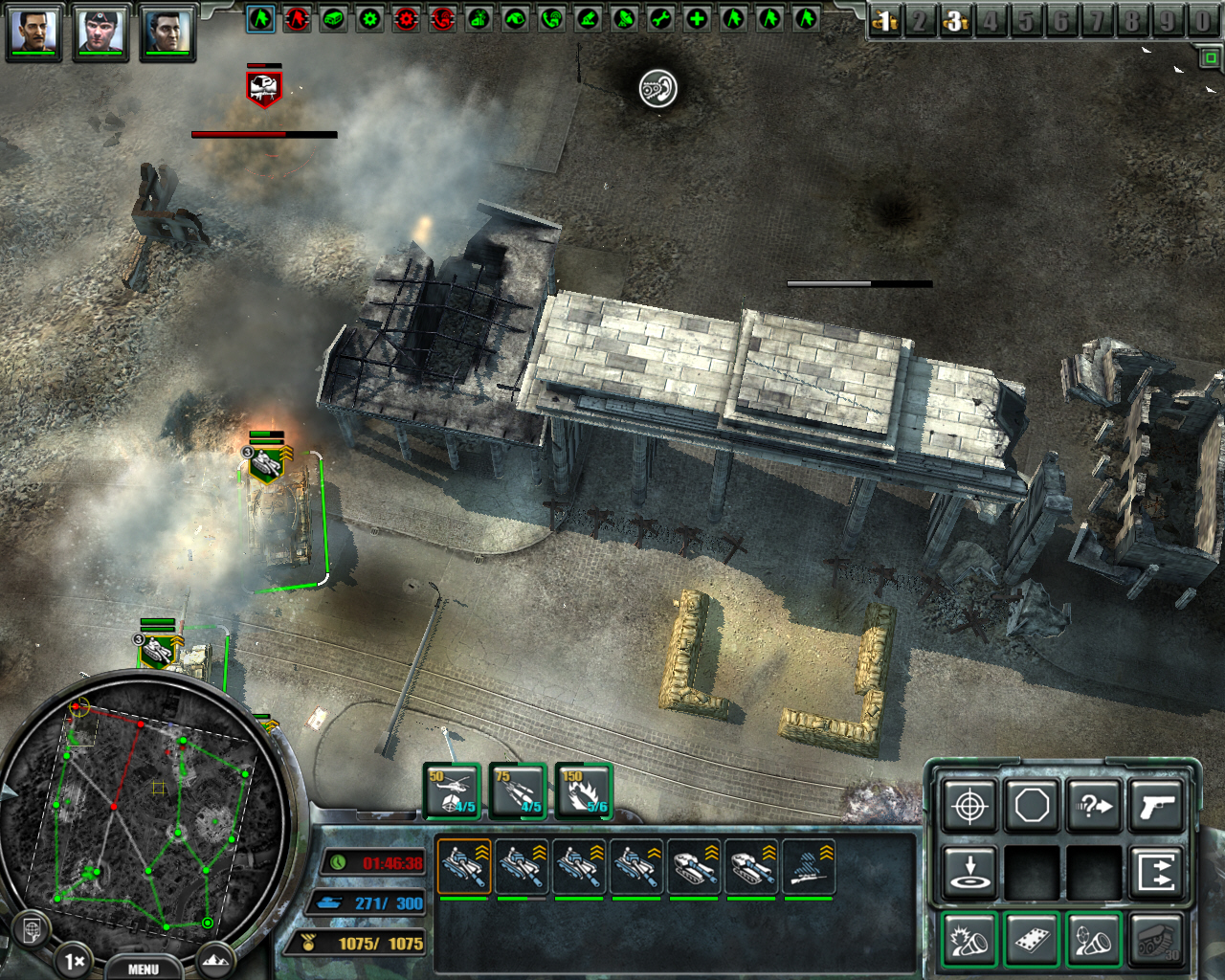The image size is (1225, 980).
Task: Activate the fire bombing ability costing 150
Action: click(585, 791)
